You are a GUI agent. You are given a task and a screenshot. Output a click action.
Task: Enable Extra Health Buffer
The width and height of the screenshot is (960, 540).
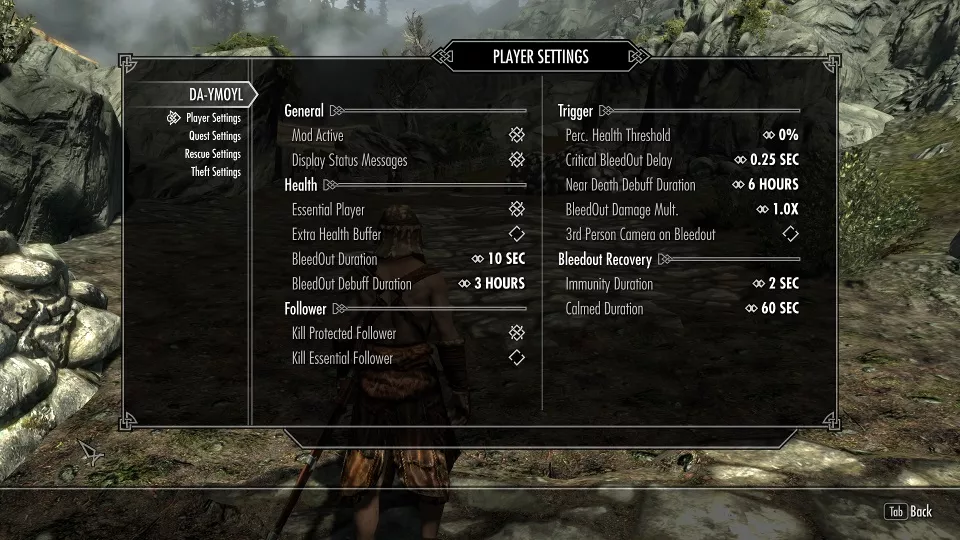pos(516,234)
